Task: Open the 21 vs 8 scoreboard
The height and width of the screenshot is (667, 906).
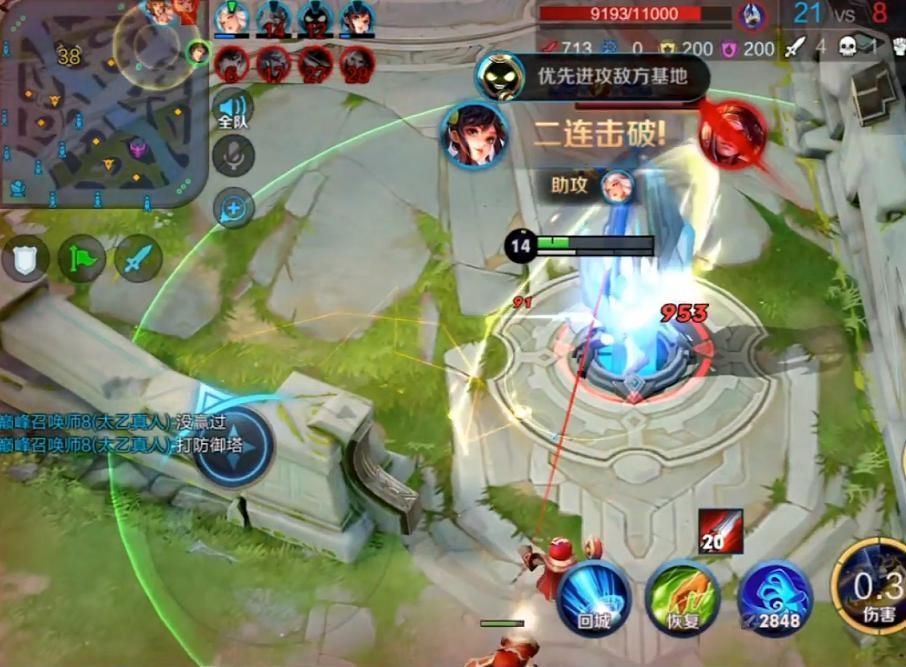Action: 838,14
